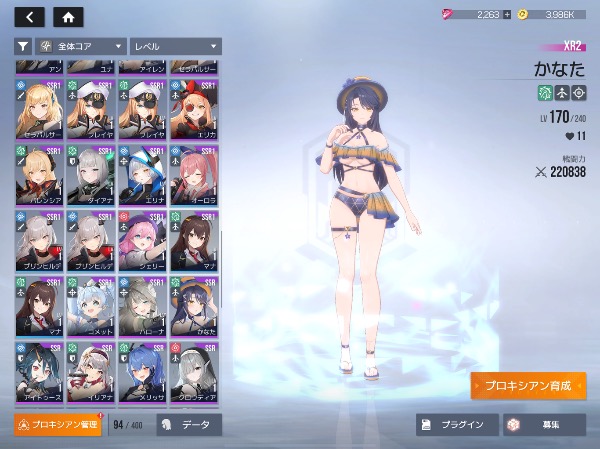Open the プラグイン plugin menu
This screenshot has height=449, width=600.
point(456,425)
